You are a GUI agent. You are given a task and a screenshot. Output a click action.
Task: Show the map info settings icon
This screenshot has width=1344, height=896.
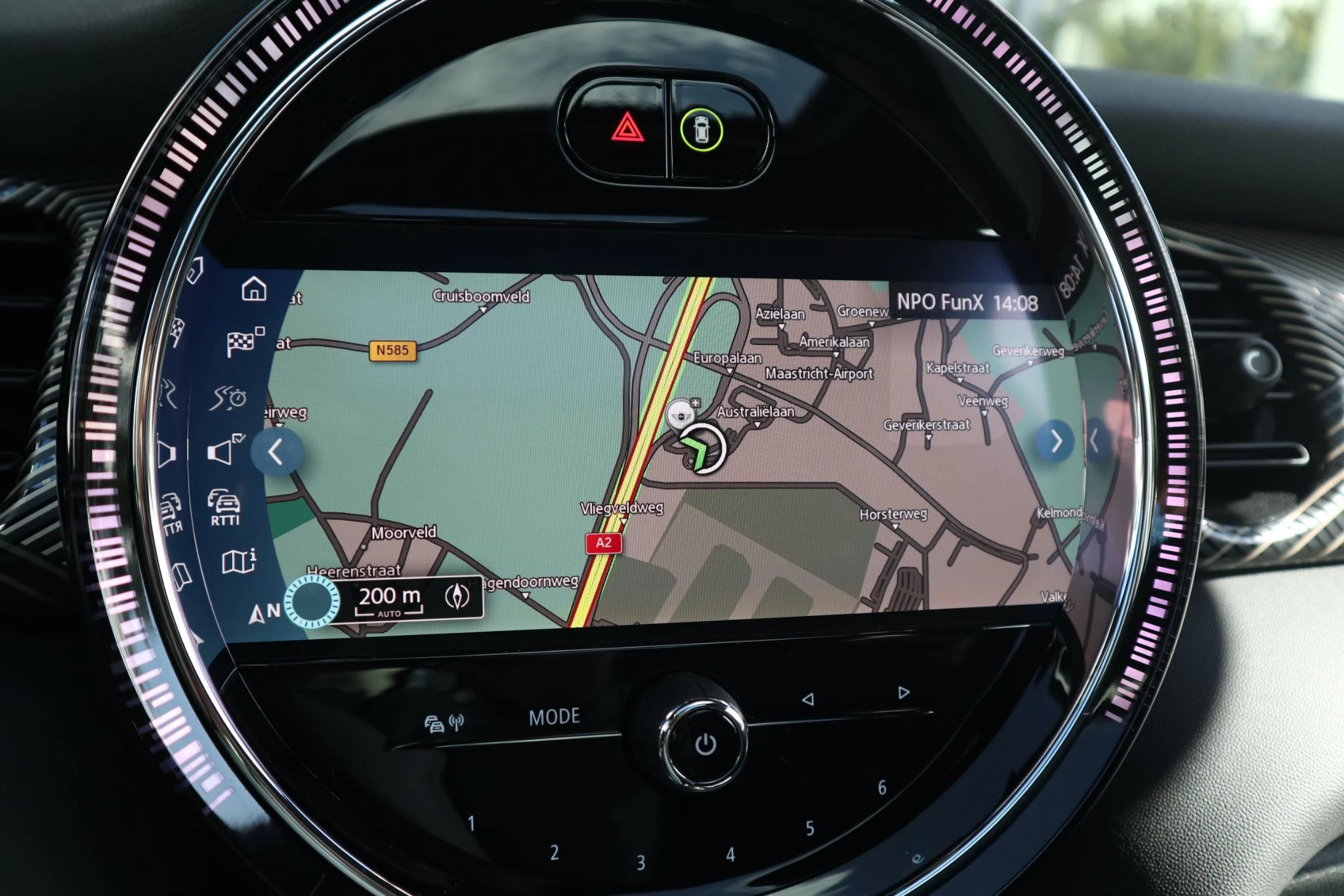click(239, 561)
